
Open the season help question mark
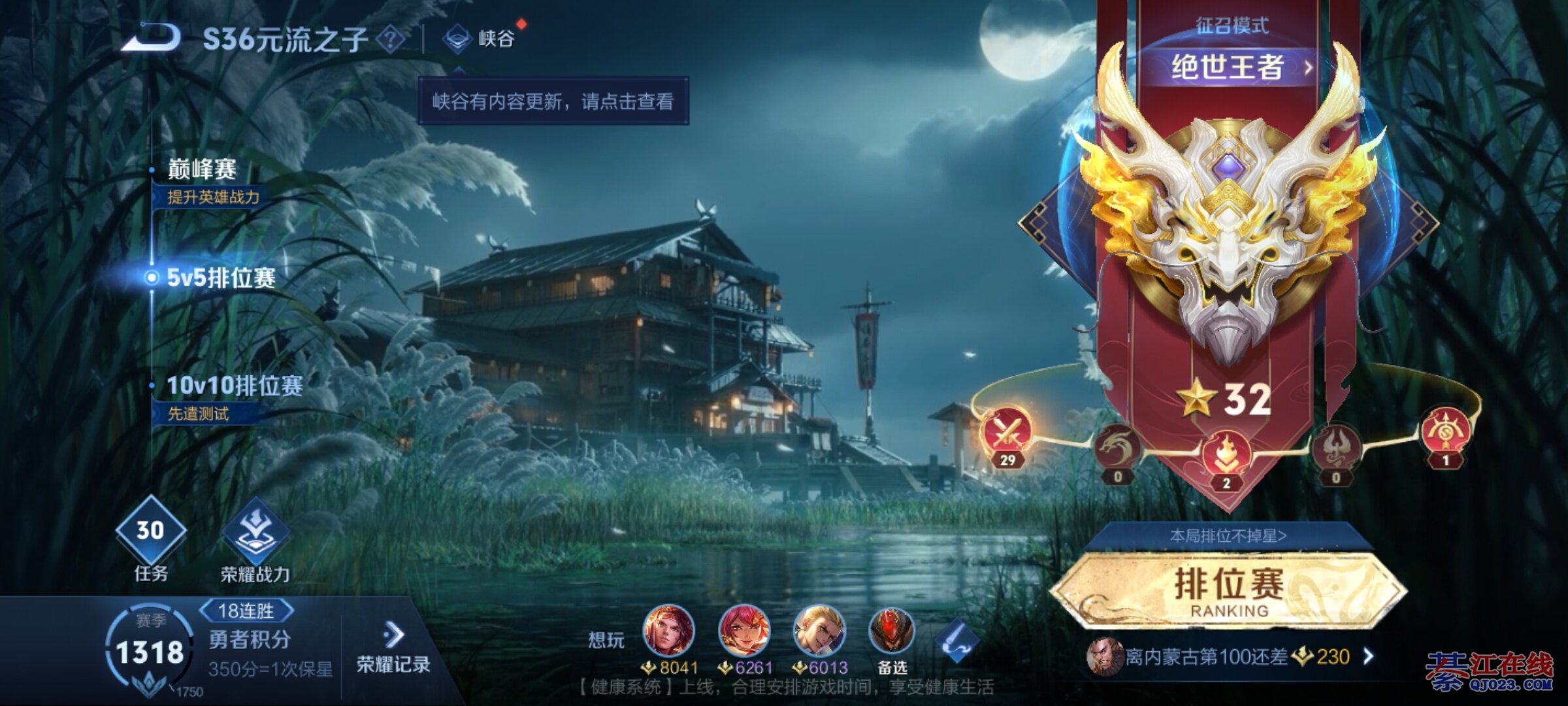[391, 39]
